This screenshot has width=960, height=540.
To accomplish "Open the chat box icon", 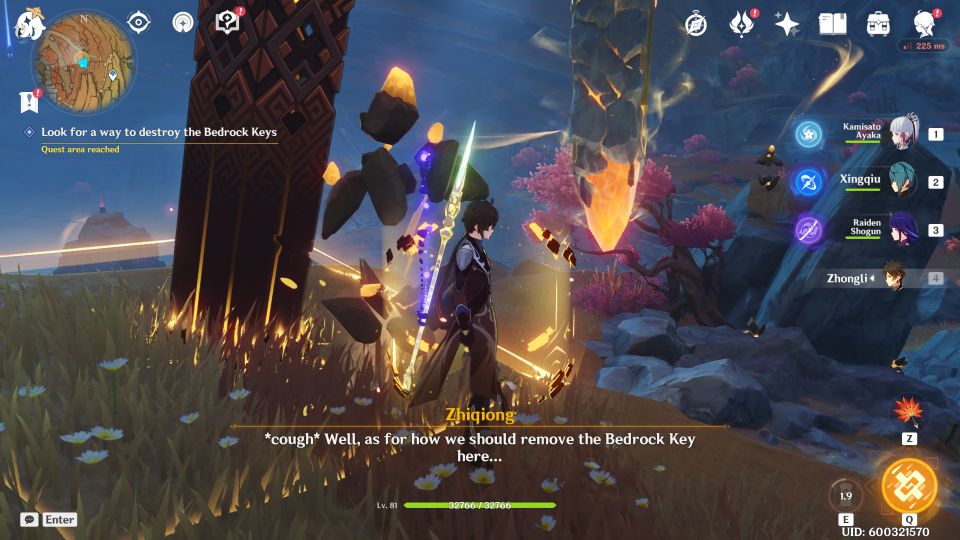I will click(x=30, y=520).
